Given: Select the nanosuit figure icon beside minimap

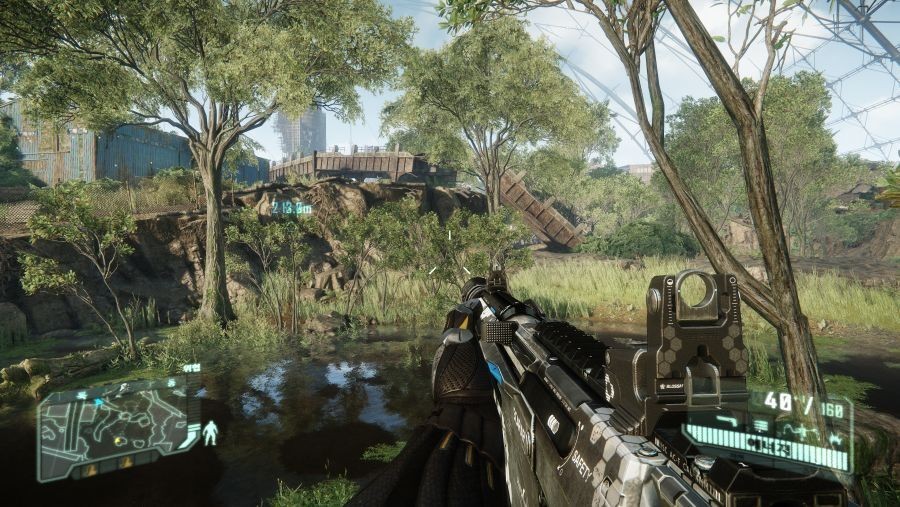Looking at the screenshot, I should pyautogui.click(x=210, y=433).
